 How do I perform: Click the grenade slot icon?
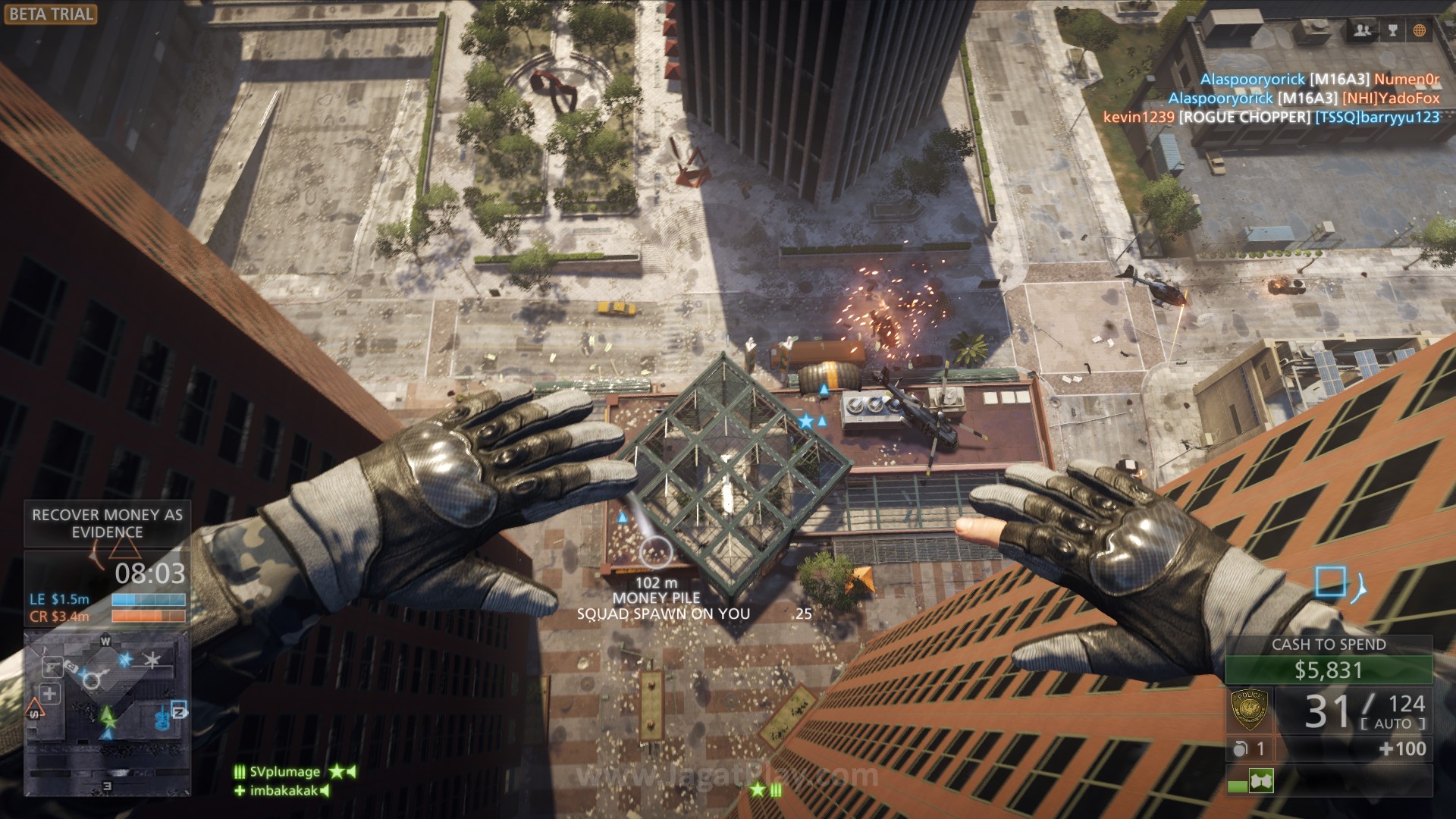[1241, 749]
